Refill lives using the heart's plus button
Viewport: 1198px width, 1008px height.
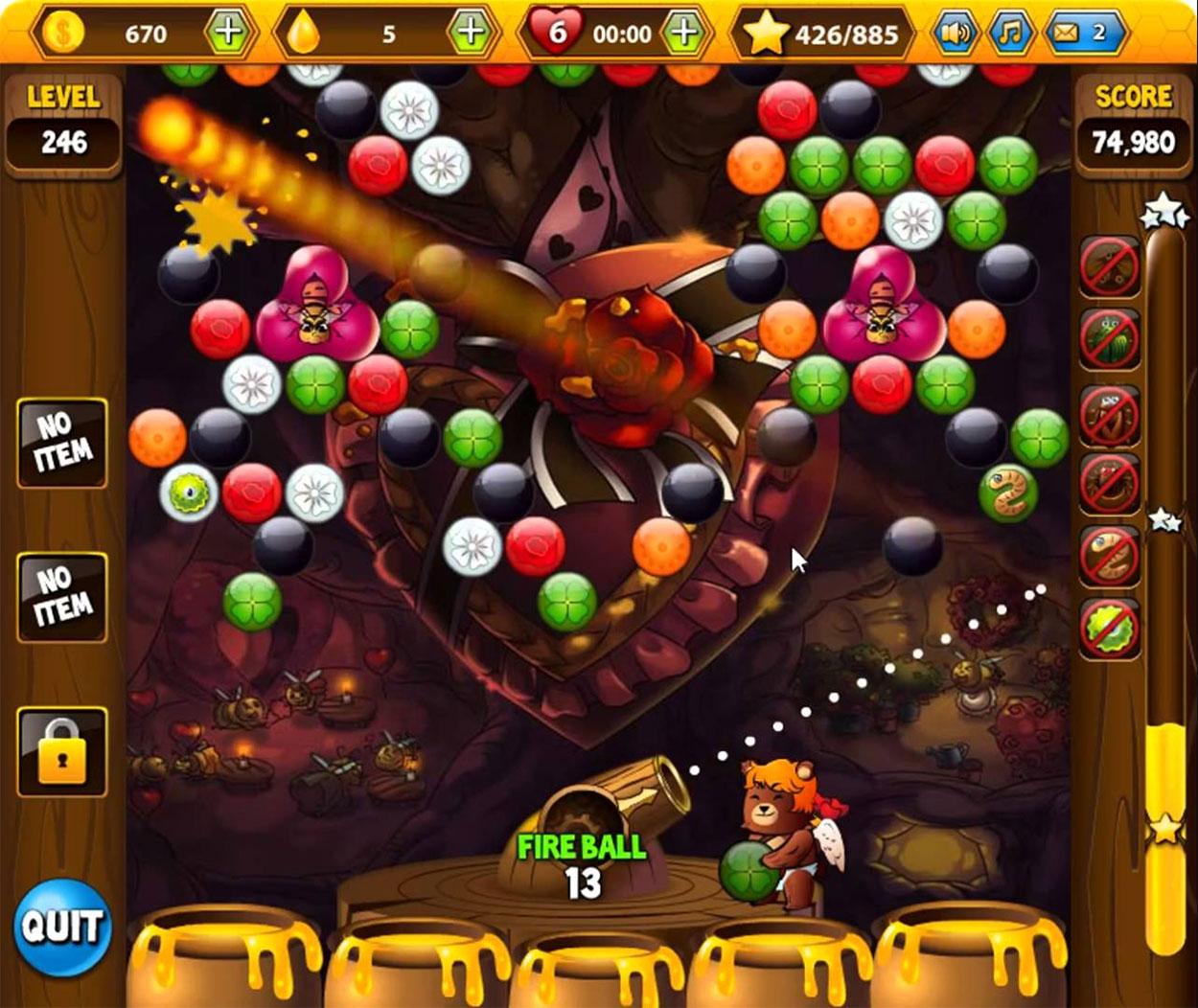[683, 34]
